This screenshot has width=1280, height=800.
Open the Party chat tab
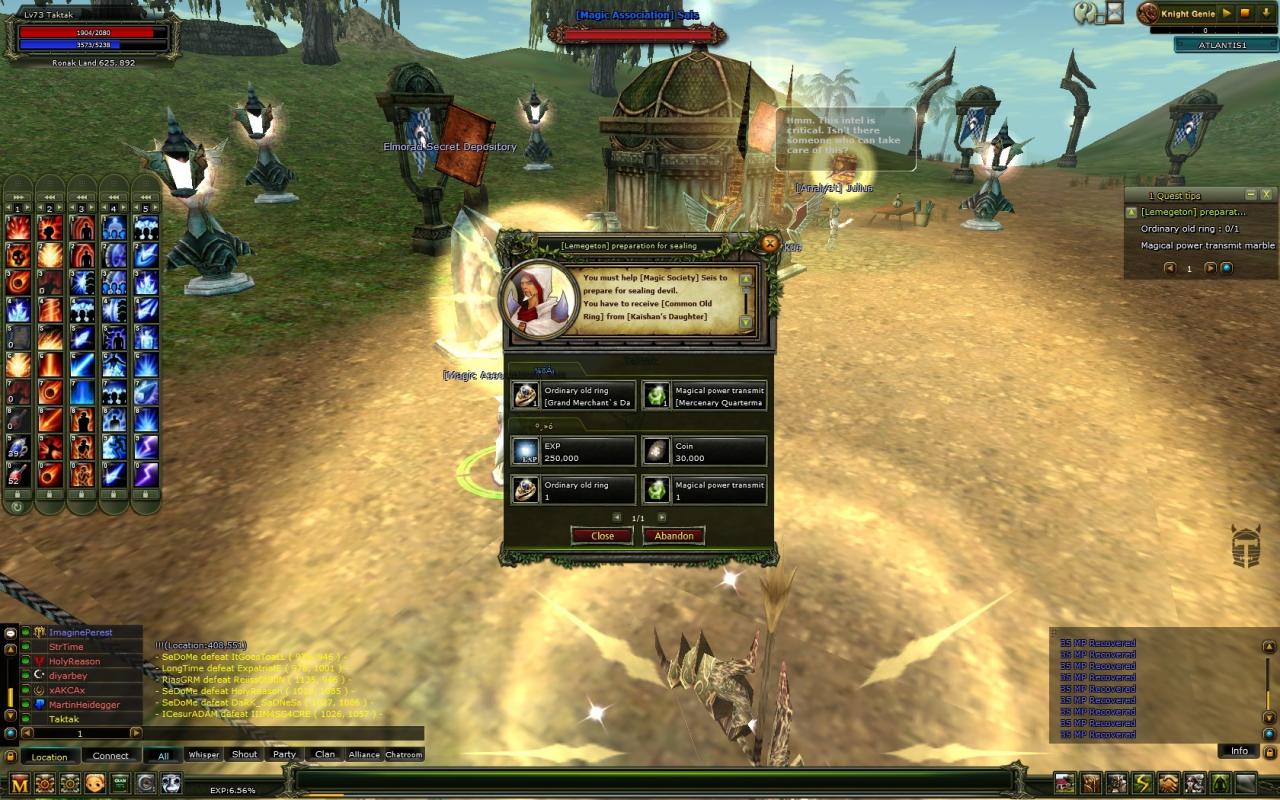(285, 755)
